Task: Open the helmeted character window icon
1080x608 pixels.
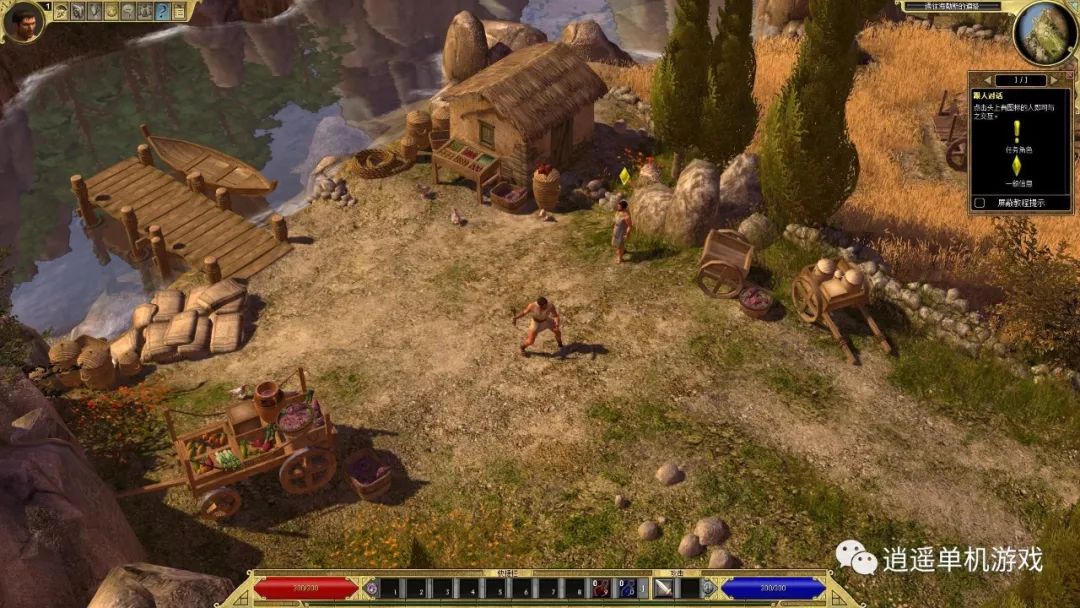Action: click(60, 11)
